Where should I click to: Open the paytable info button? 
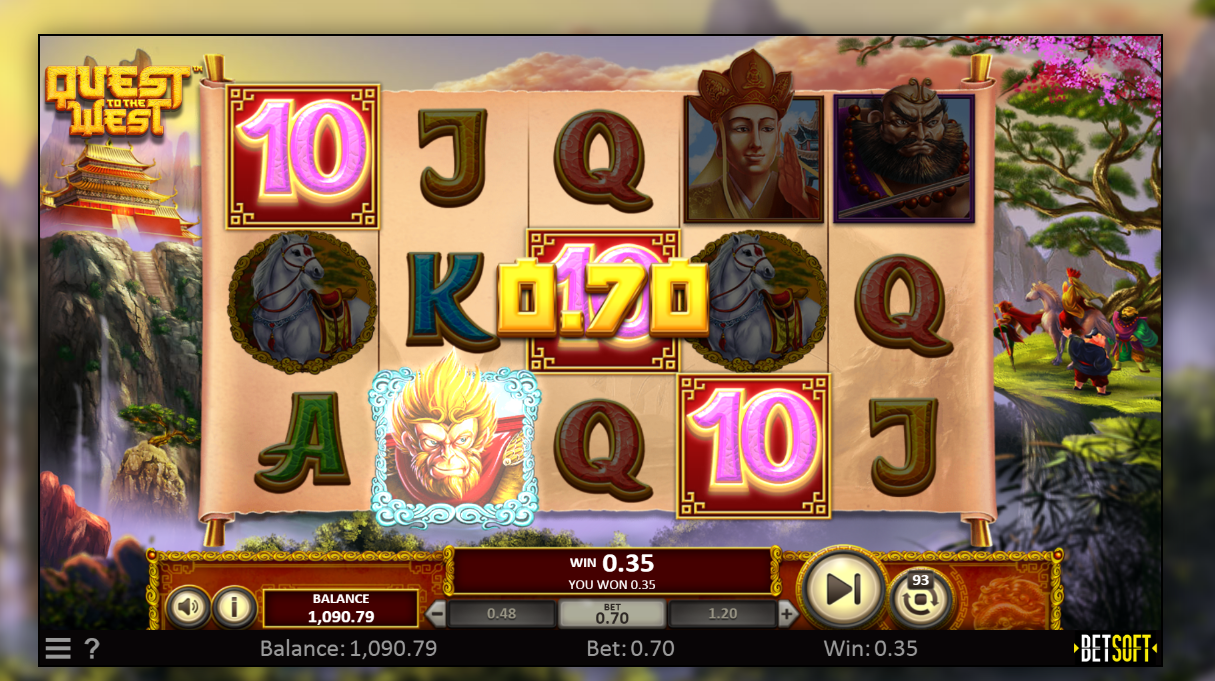point(233,606)
